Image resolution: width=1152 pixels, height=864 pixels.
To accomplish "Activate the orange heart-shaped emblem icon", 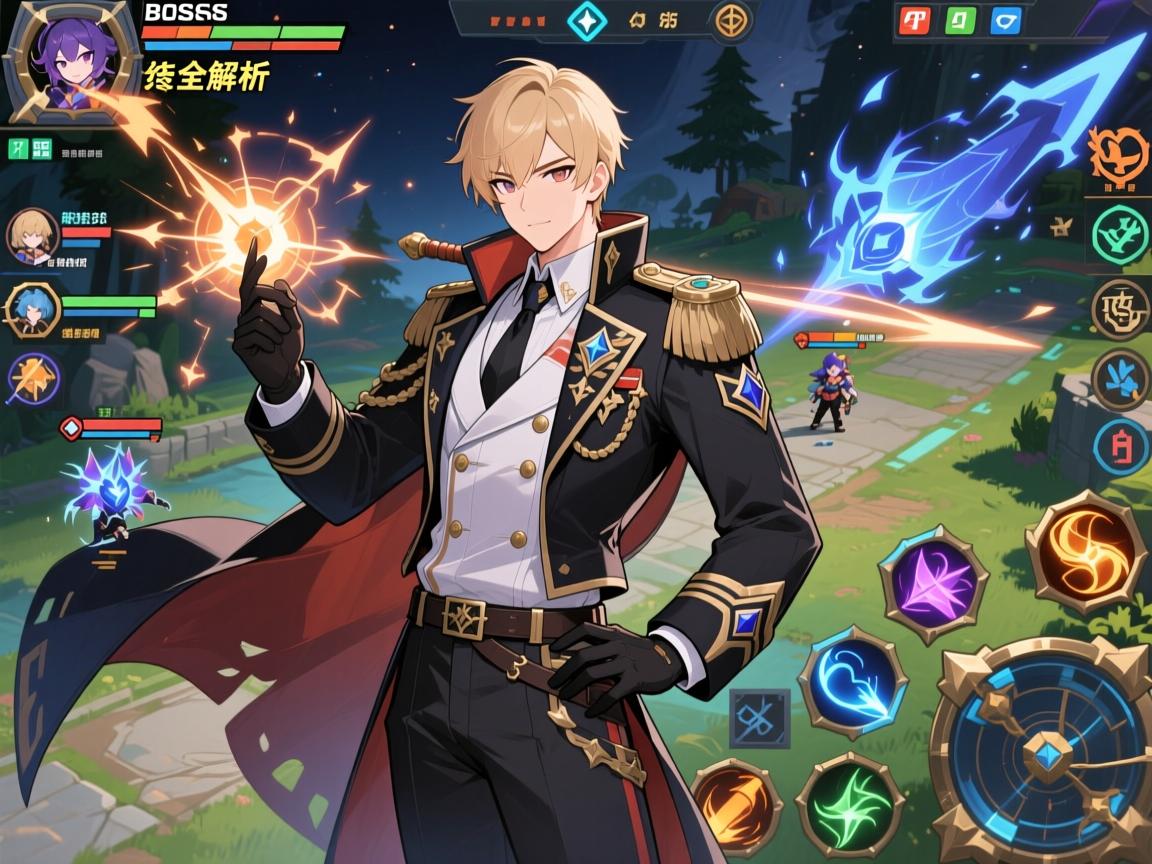I will (x=1118, y=154).
